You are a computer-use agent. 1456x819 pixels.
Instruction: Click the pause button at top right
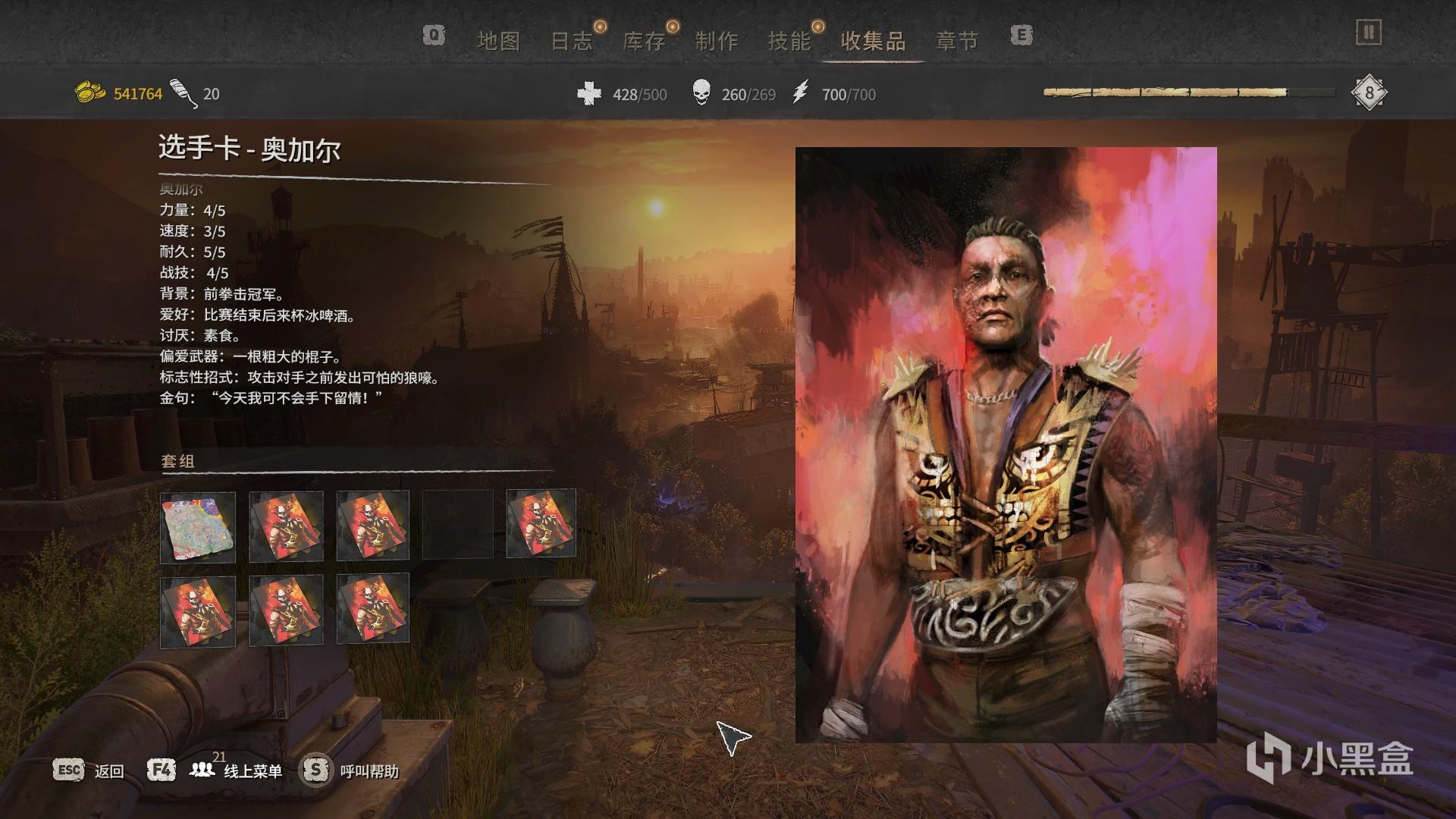tap(1369, 33)
